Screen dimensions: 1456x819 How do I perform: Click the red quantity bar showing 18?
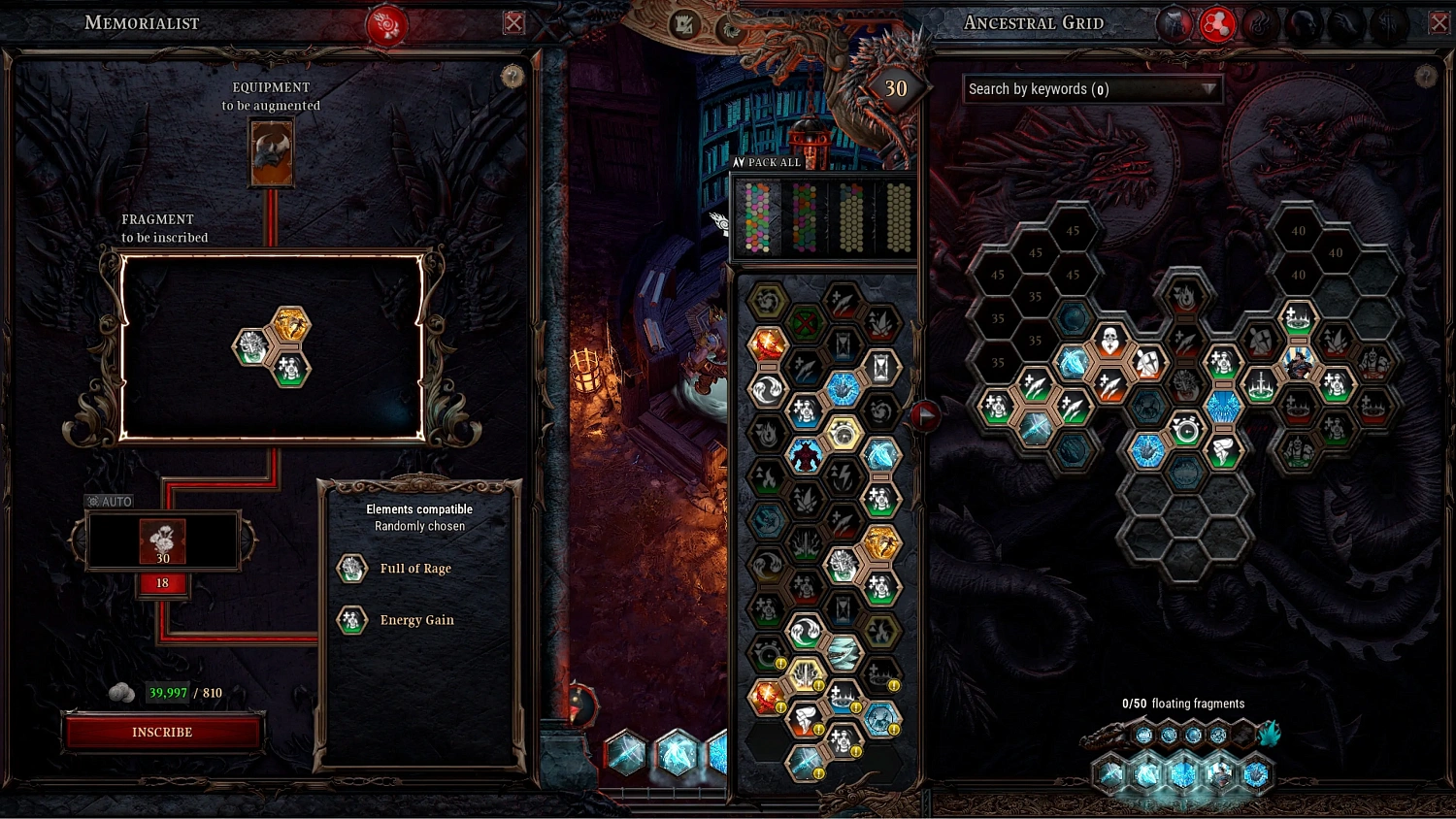pyautogui.click(x=162, y=583)
